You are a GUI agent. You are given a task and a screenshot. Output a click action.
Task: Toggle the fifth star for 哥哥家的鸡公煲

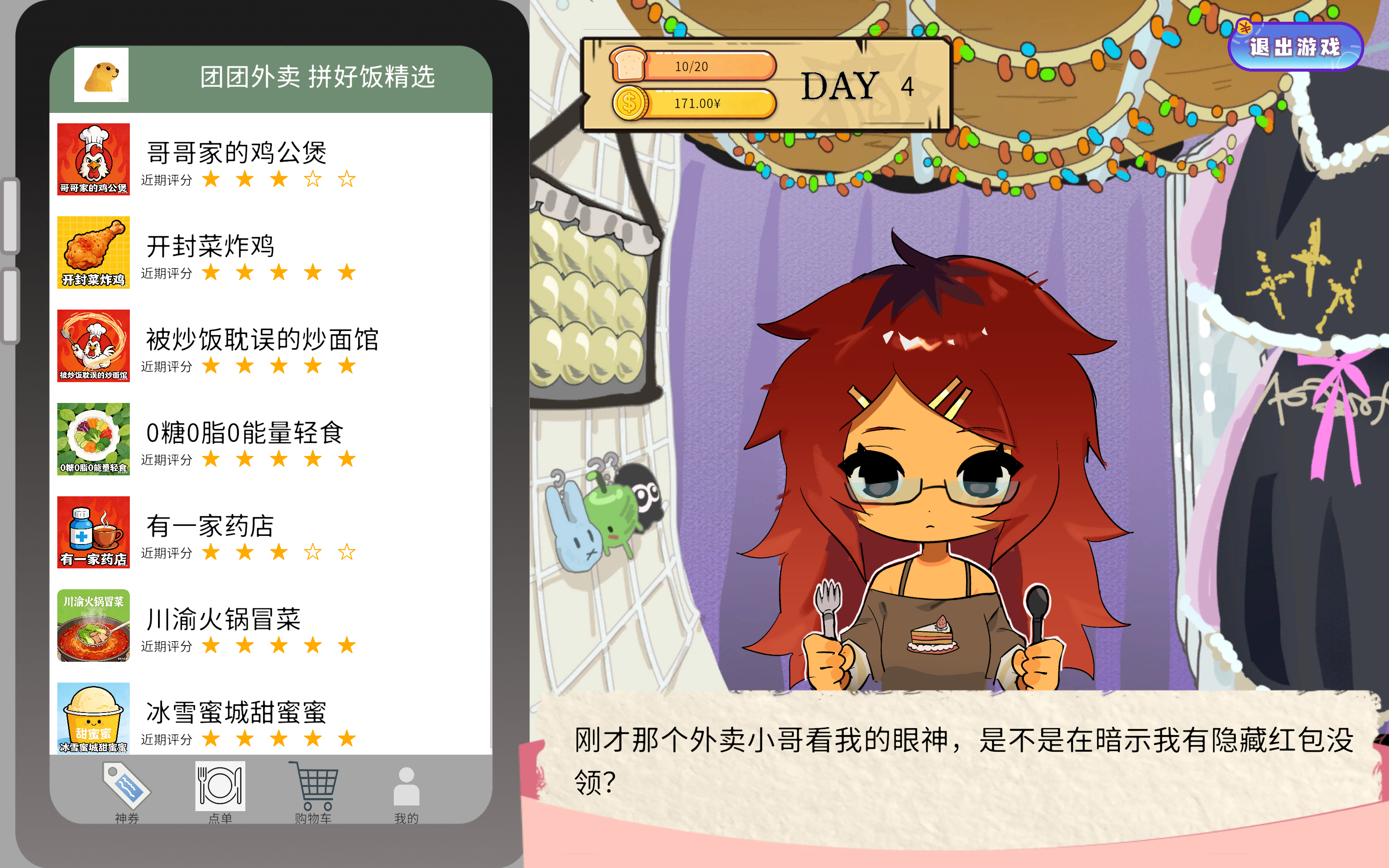[346, 179]
